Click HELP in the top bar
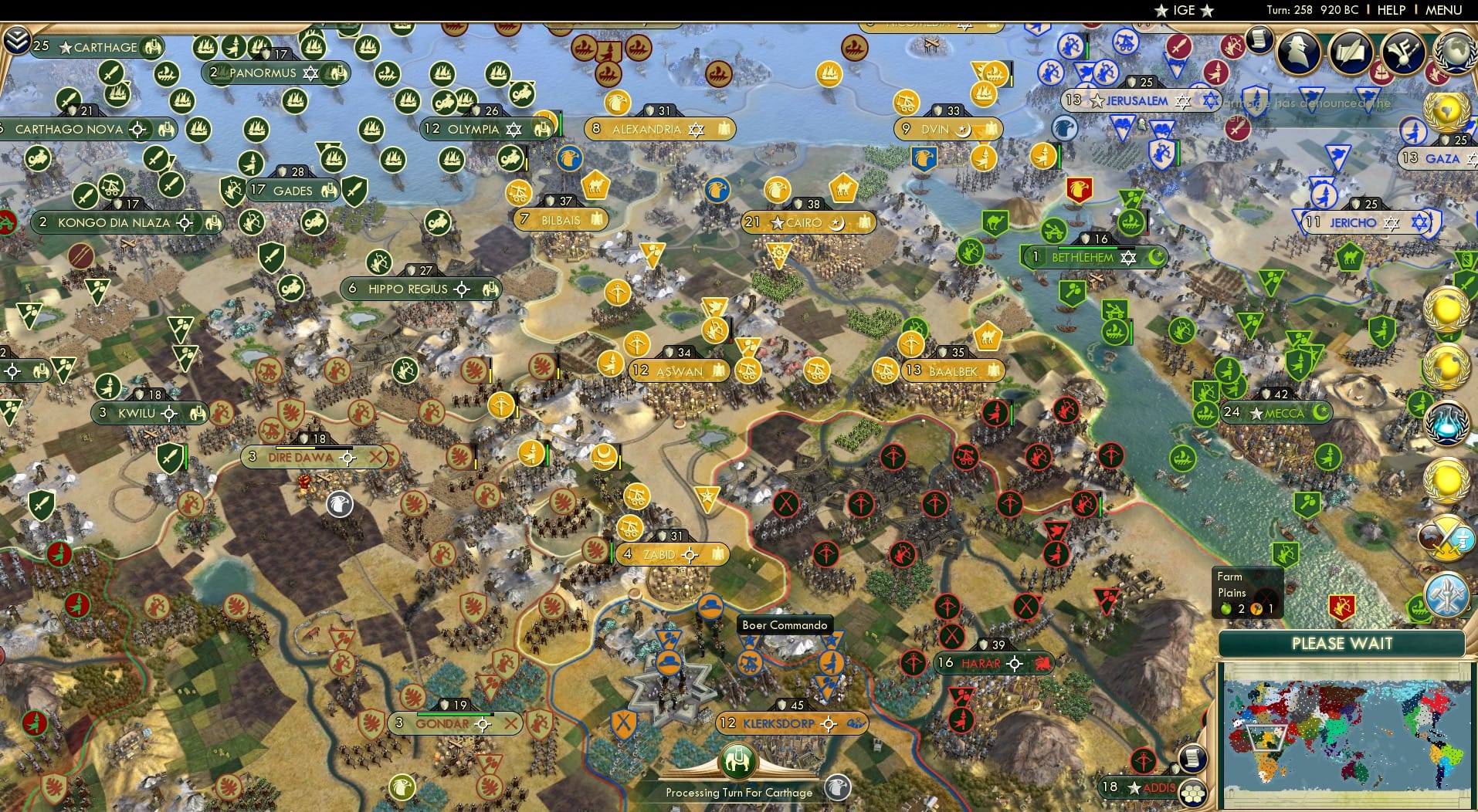The image size is (1478, 812). point(1390,11)
